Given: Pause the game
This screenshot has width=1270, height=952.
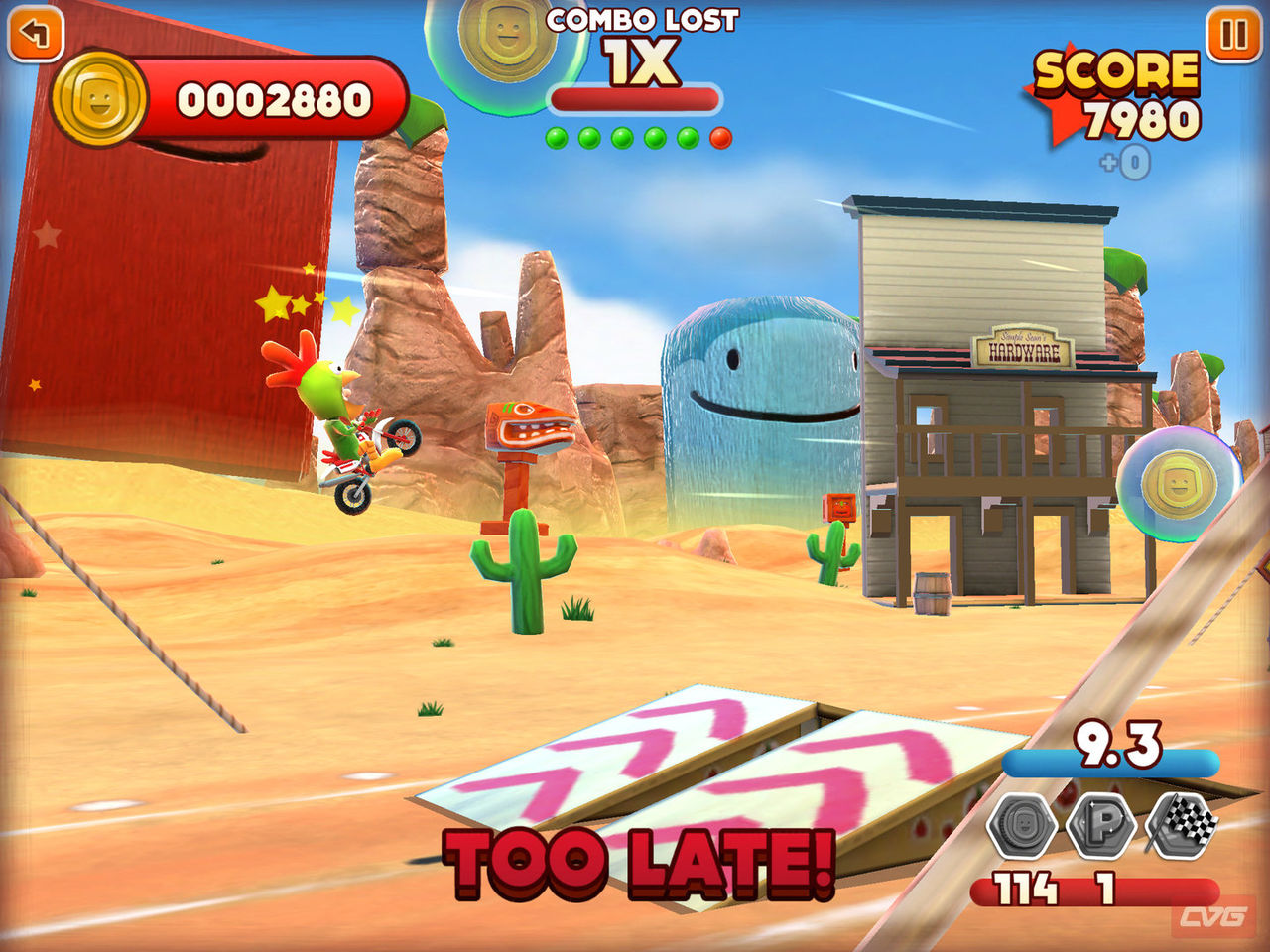Looking at the screenshot, I should tap(1233, 35).
